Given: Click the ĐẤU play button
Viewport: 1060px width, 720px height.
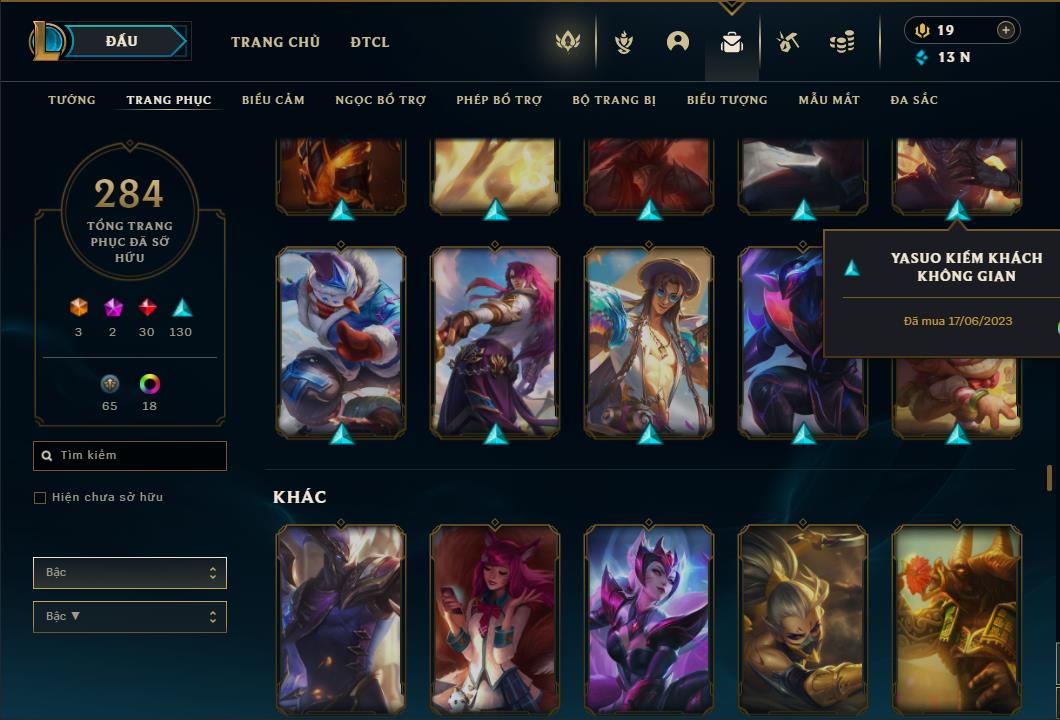Looking at the screenshot, I should (x=121, y=41).
